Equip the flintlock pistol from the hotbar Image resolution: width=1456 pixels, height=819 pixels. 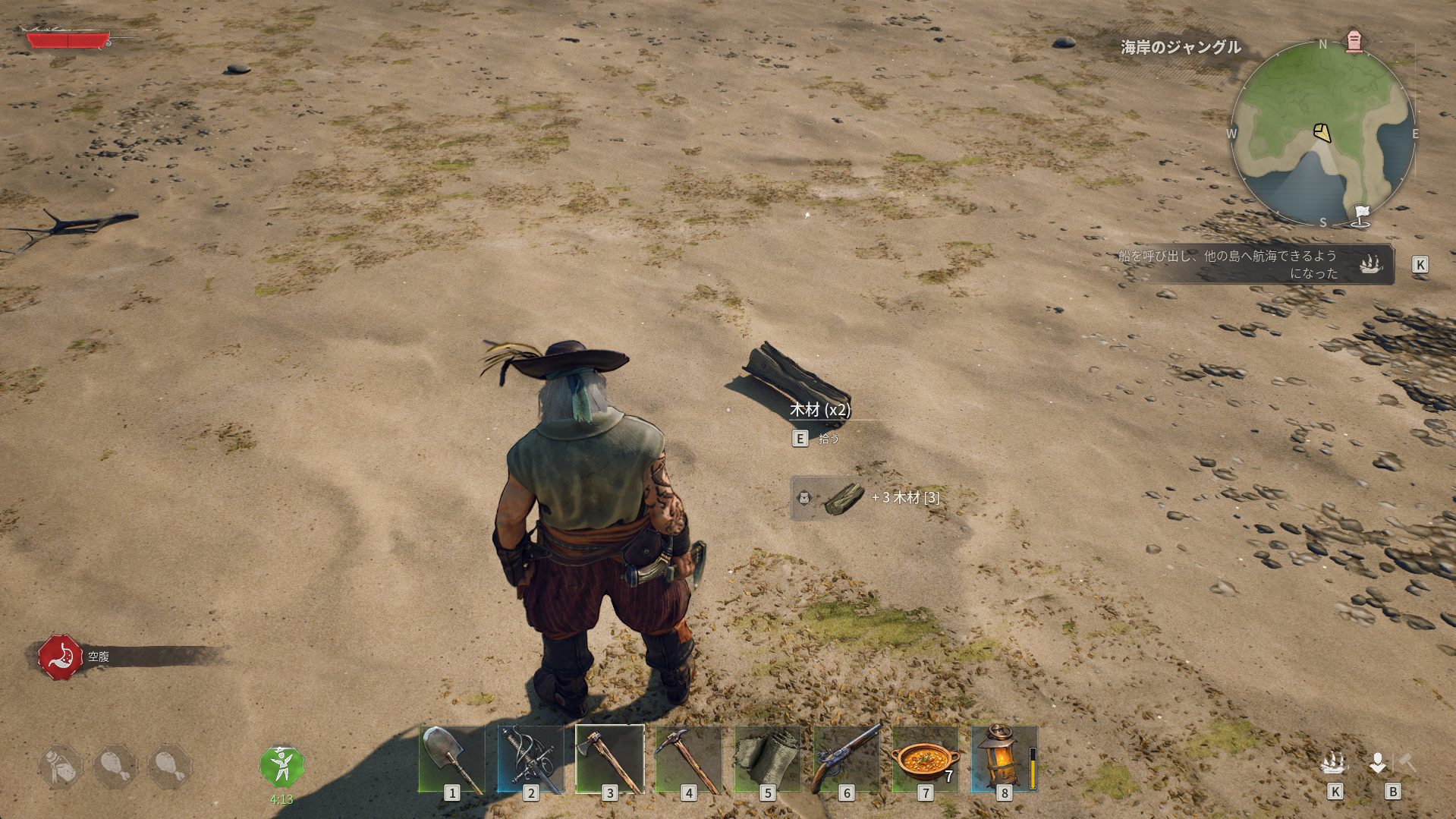coord(846,759)
